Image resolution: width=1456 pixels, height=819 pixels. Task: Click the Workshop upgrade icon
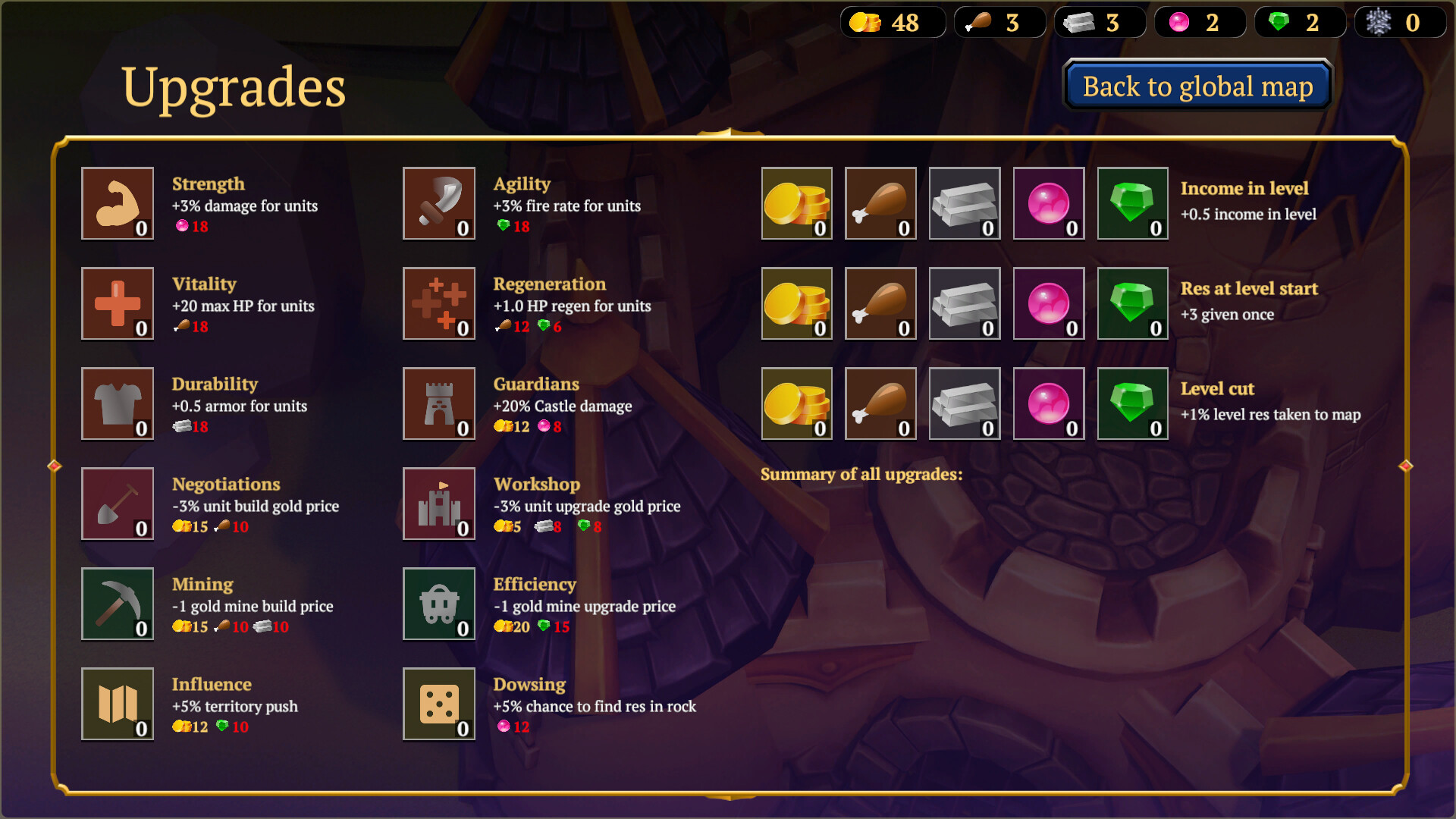click(438, 504)
